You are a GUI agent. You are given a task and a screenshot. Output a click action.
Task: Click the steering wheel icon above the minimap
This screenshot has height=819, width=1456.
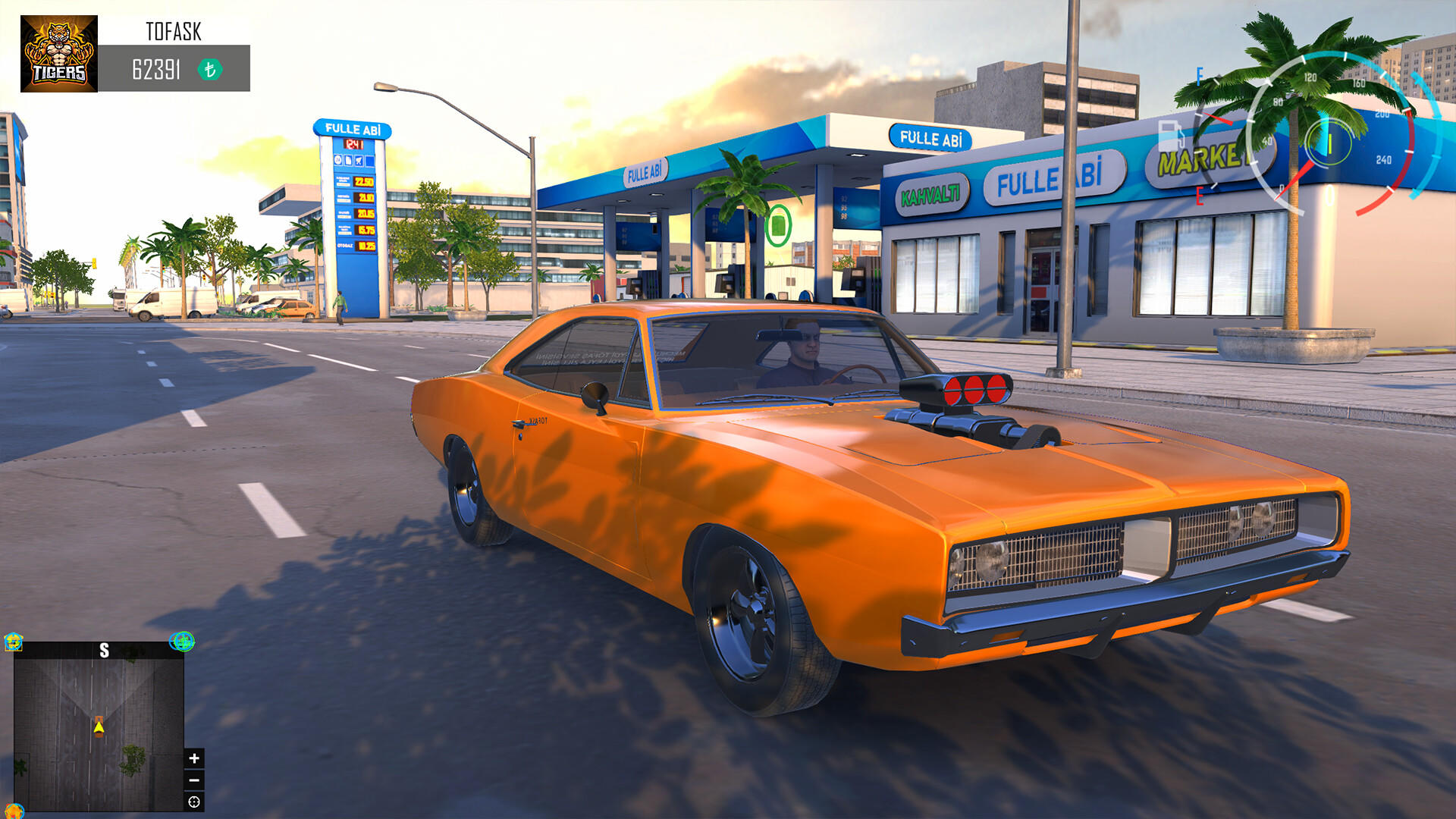pos(13,642)
